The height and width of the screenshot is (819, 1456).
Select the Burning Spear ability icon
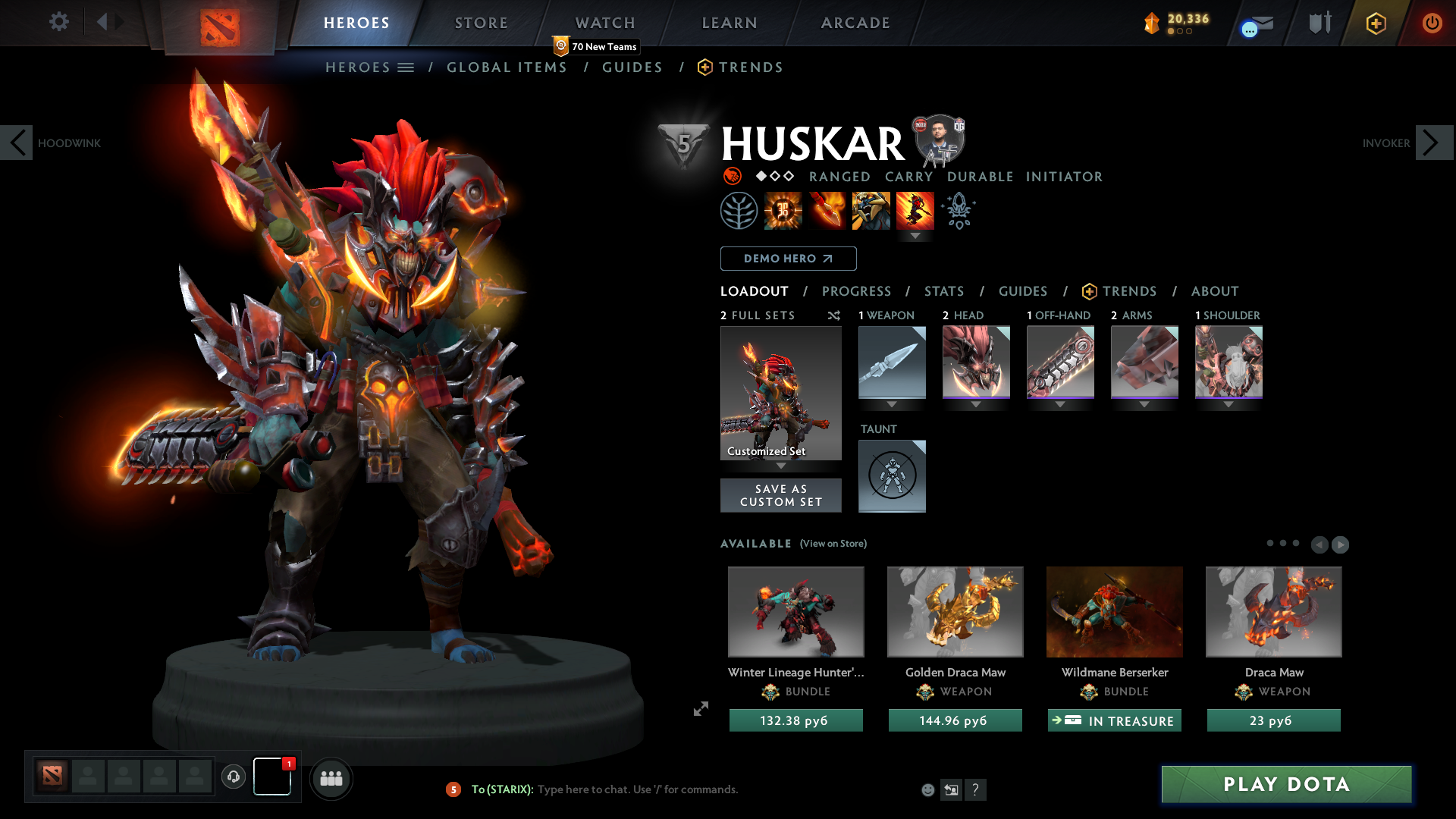coord(827,210)
